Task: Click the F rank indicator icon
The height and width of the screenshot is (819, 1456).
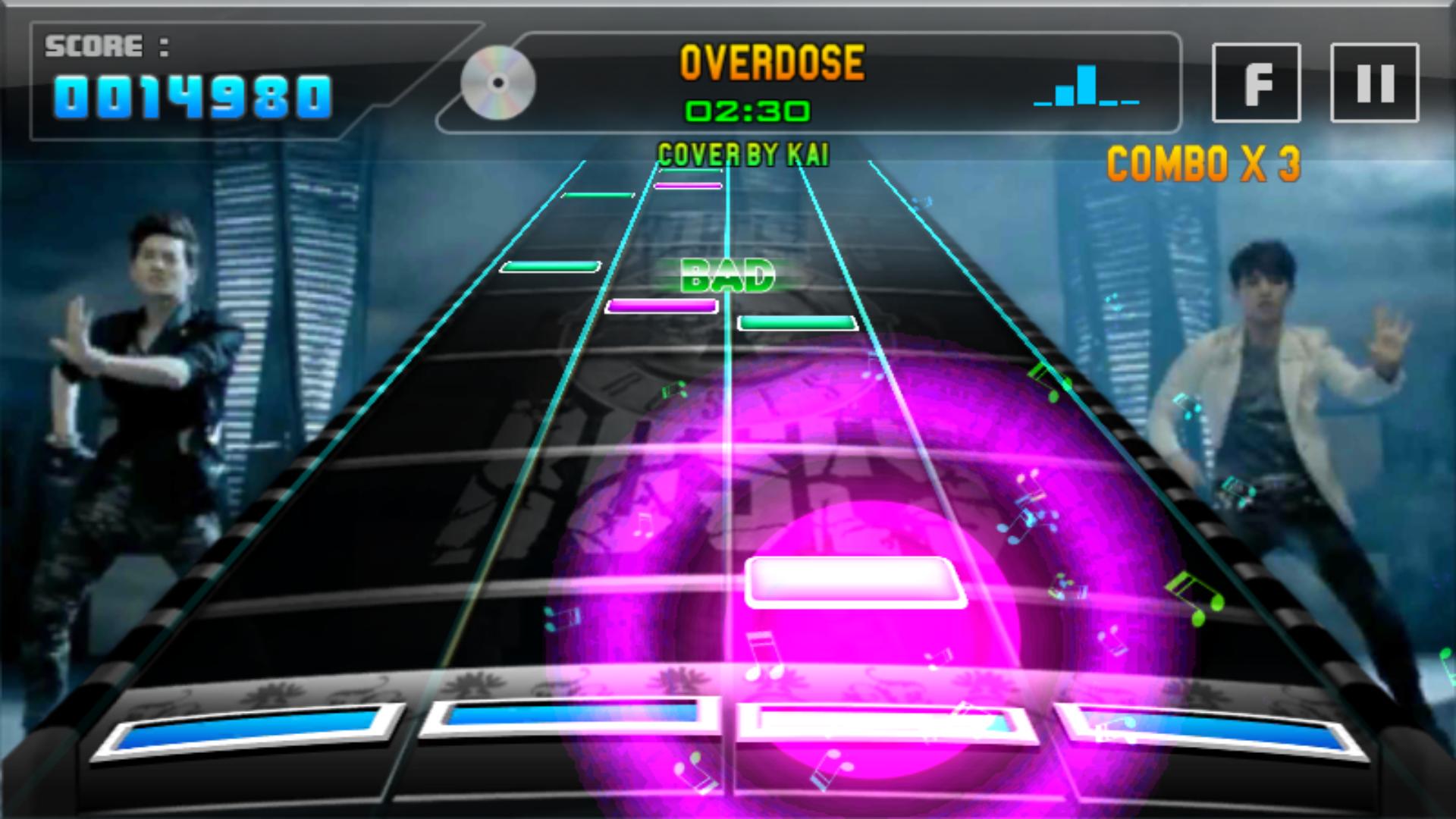Action: pyautogui.click(x=1255, y=83)
